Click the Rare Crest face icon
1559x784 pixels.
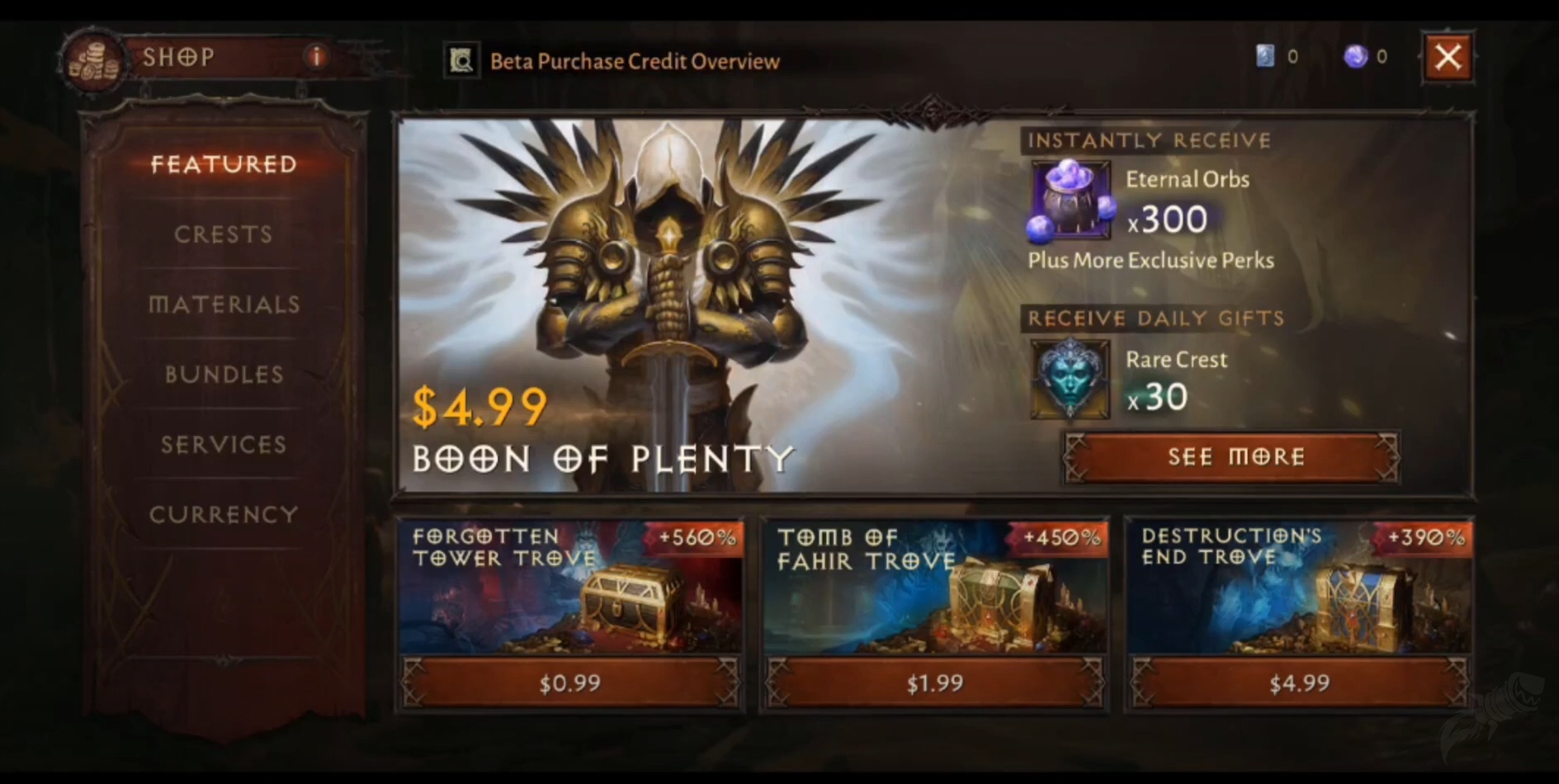point(1069,378)
